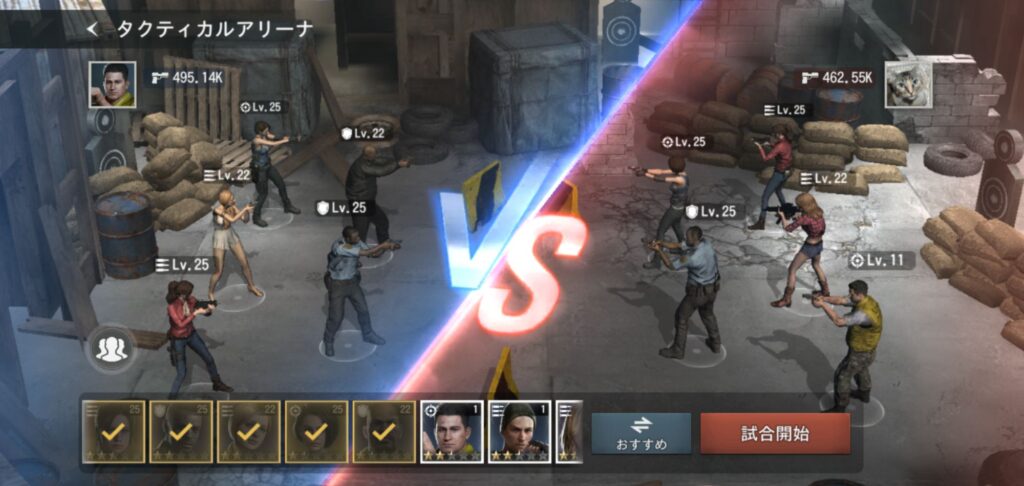The width and height of the screenshot is (1024, 486).
Task: Select the dark-haired man hero card
Action: (451, 432)
